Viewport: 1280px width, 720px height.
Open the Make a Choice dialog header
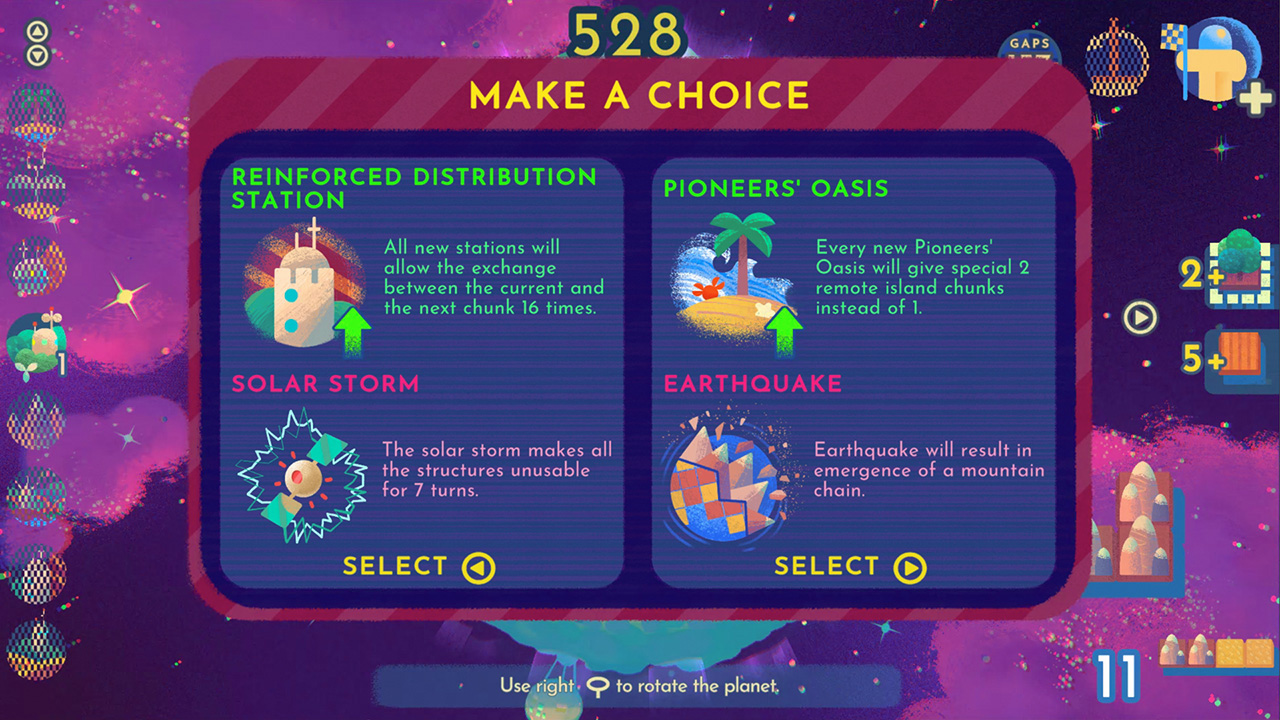(x=640, y=97)
